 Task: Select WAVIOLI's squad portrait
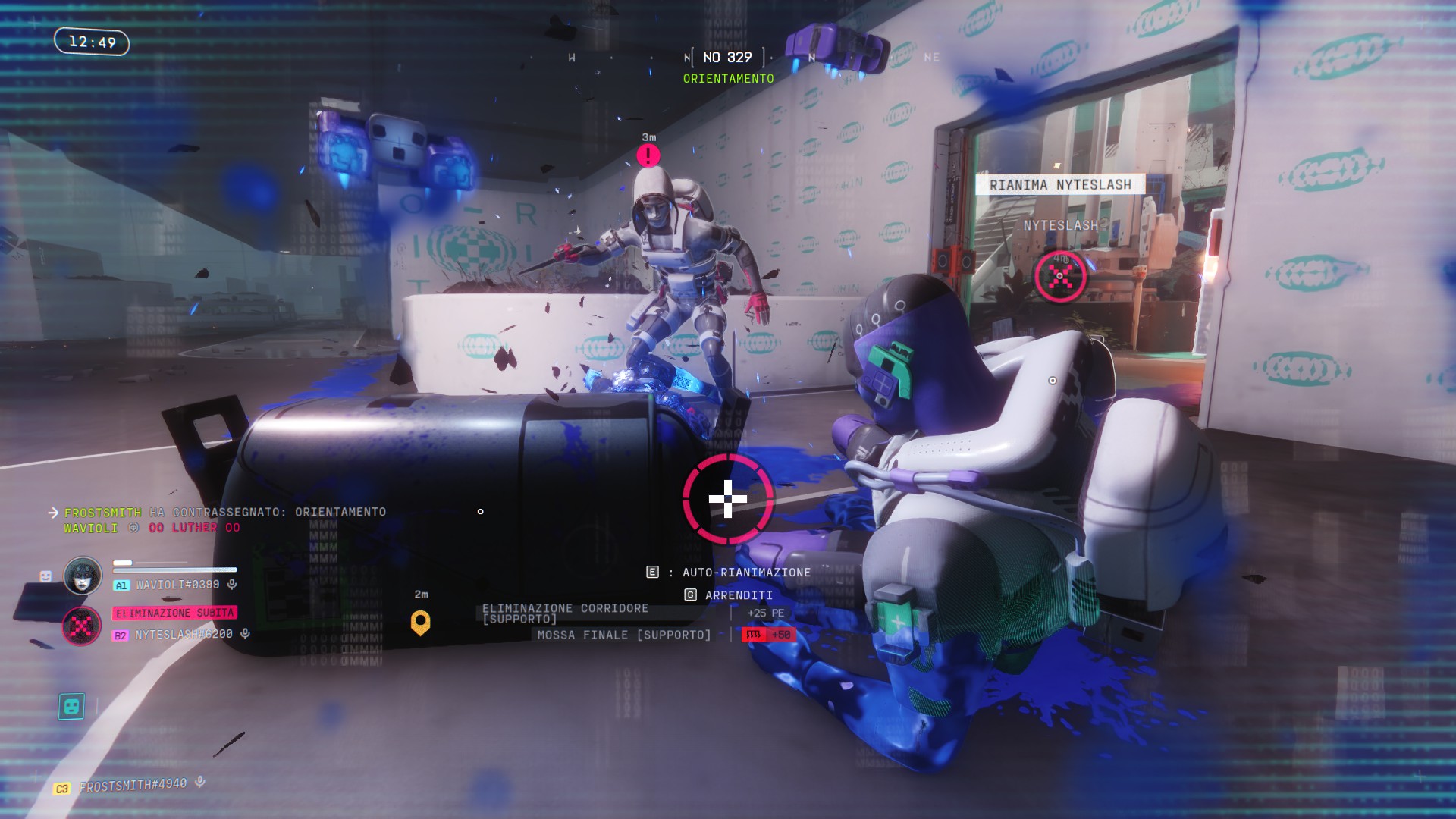tap(83, 576)
